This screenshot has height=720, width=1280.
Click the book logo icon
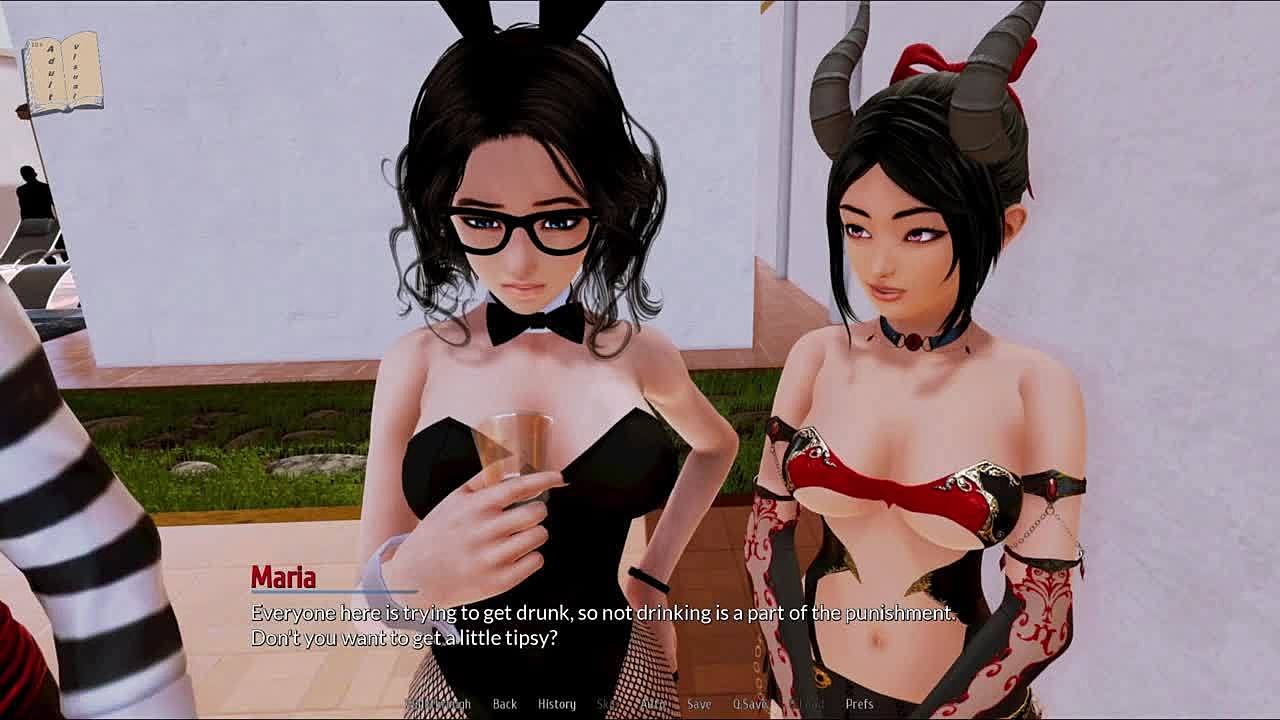point(62,72)
